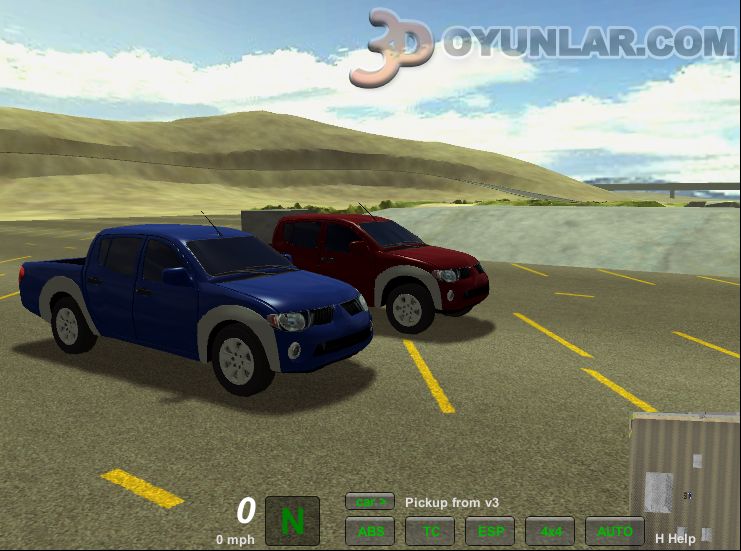Image resolution: width=741 pixels, height=551 pixels.
Task: Toggle the AUTO transmission button
Action: tap(614, 531)
